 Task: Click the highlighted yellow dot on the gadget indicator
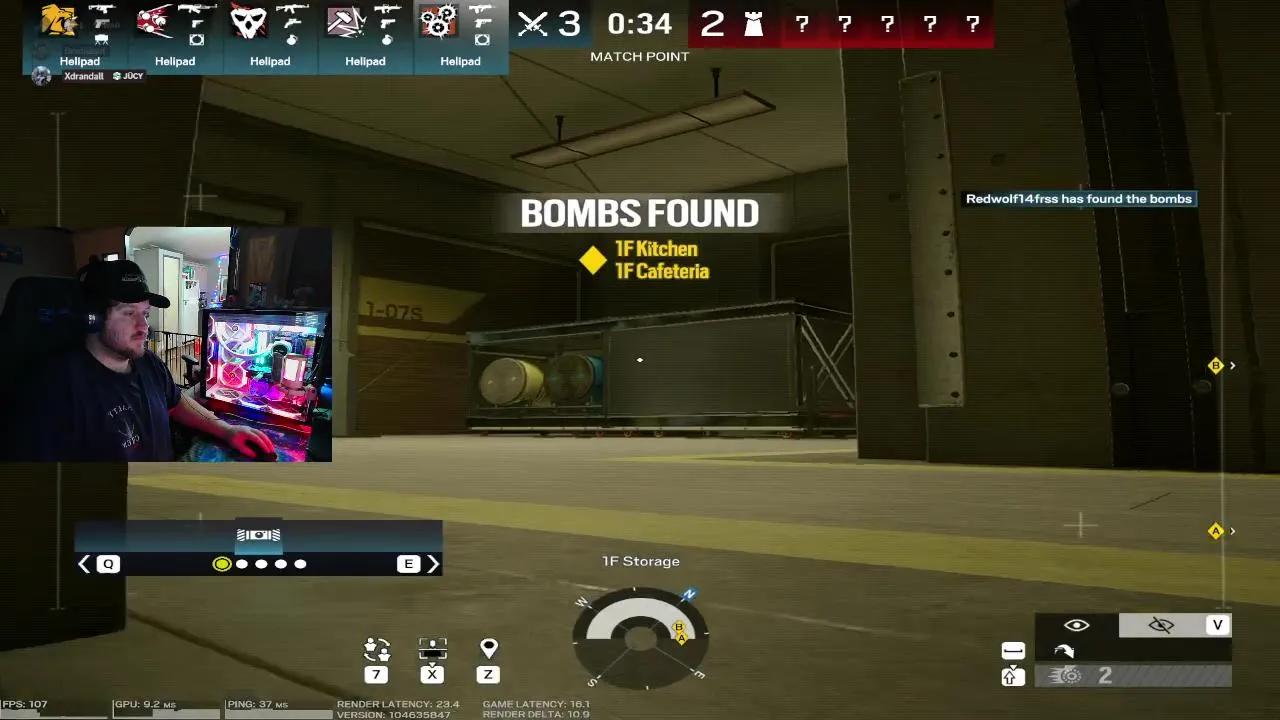[222, 563]
